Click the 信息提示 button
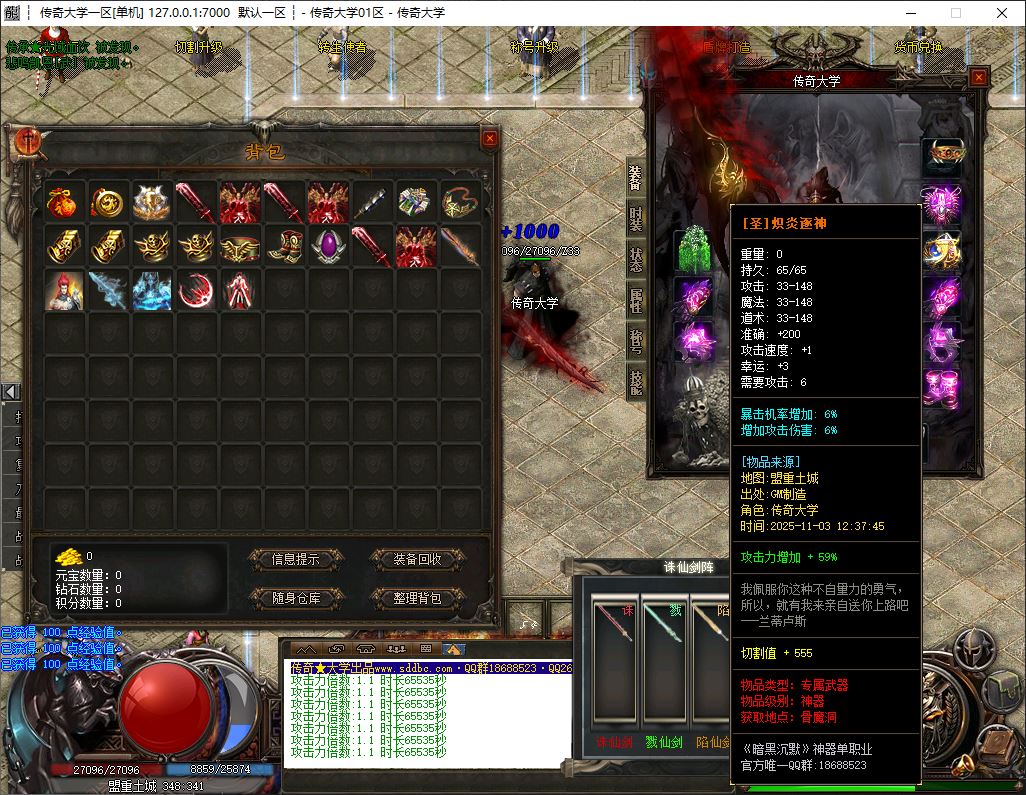The image size is (1026, 795). point(295,559)
